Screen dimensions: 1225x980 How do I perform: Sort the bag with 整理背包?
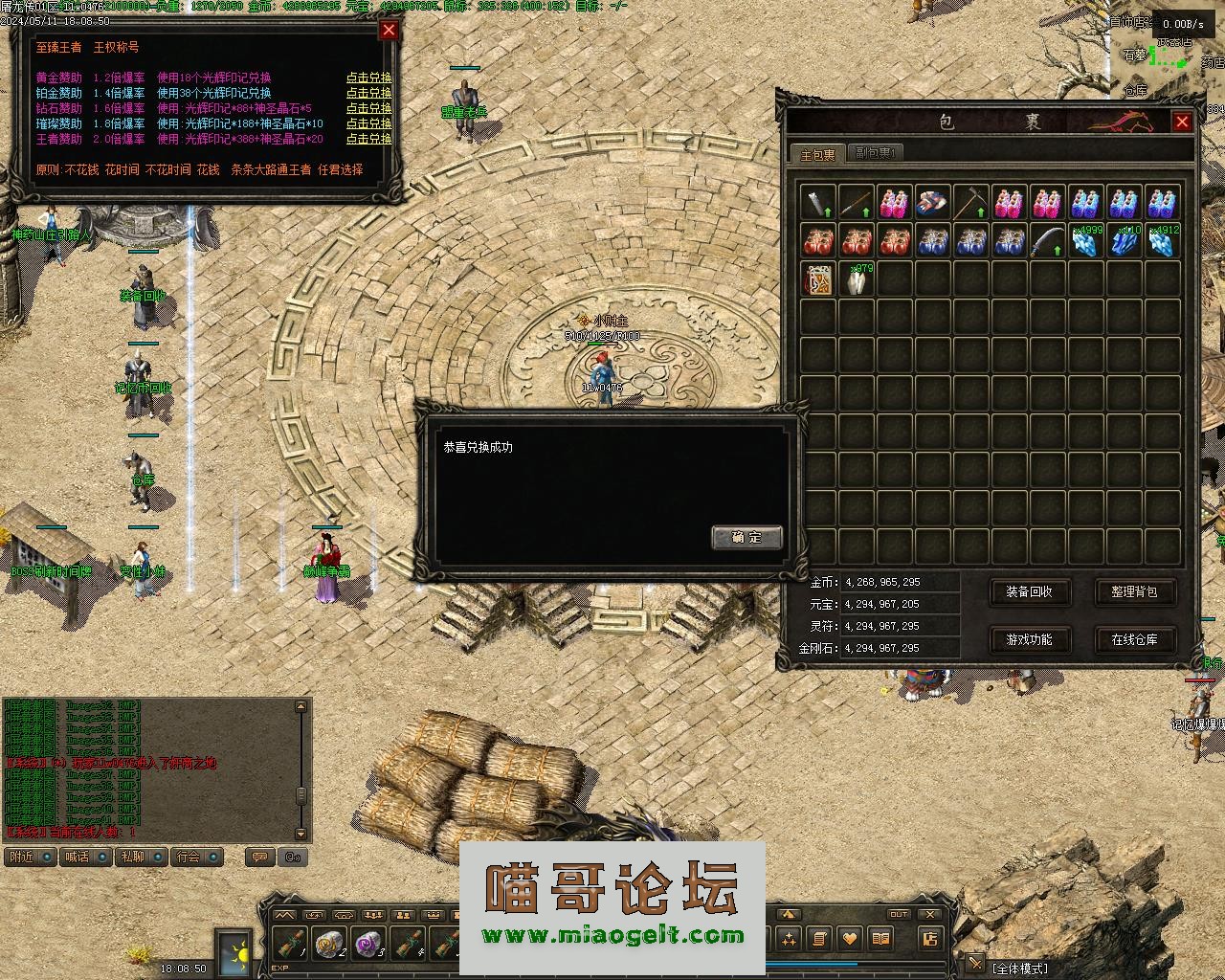point(1134,592)
